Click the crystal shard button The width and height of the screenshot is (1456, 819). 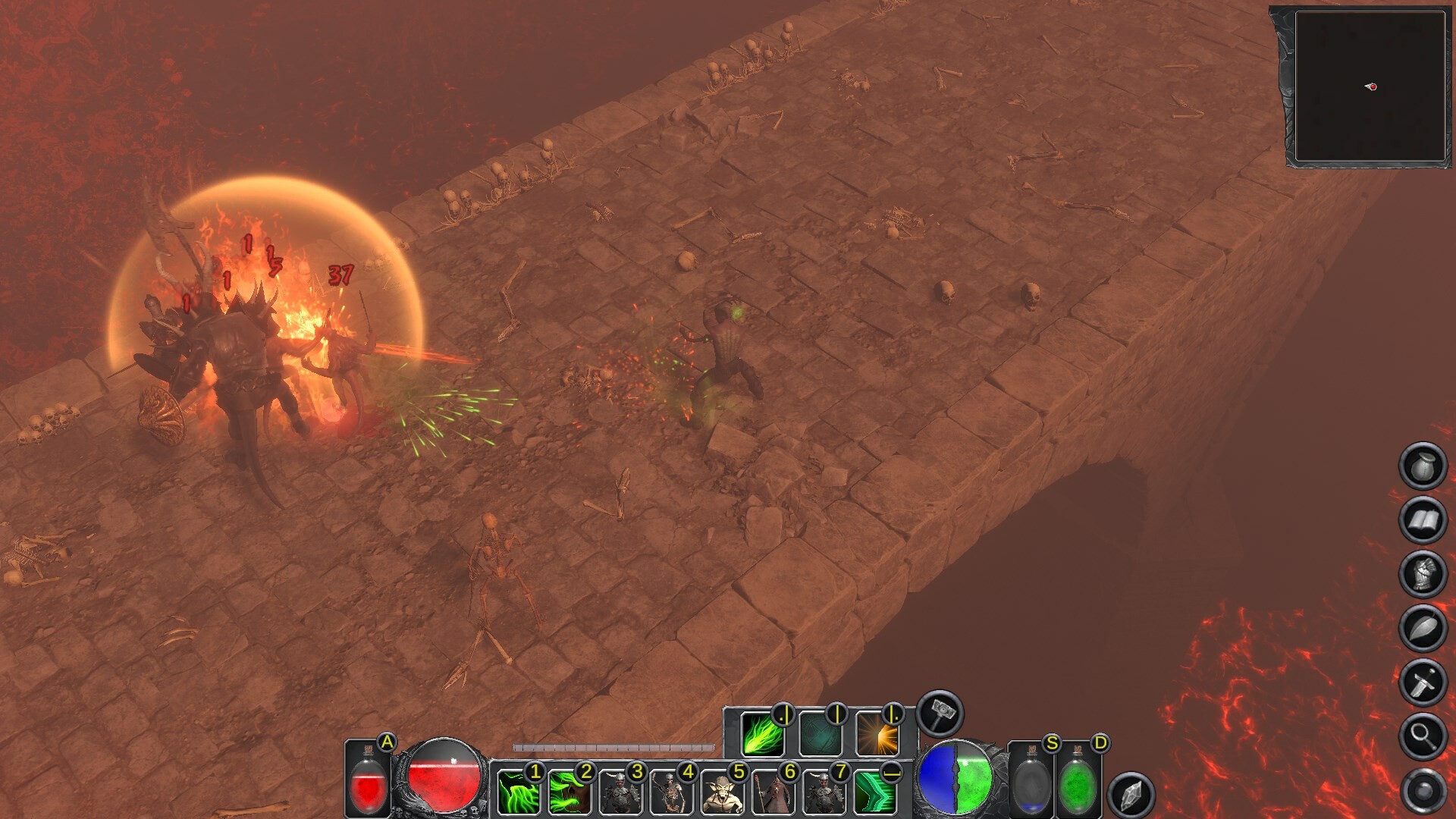[x=1131, y=794]
